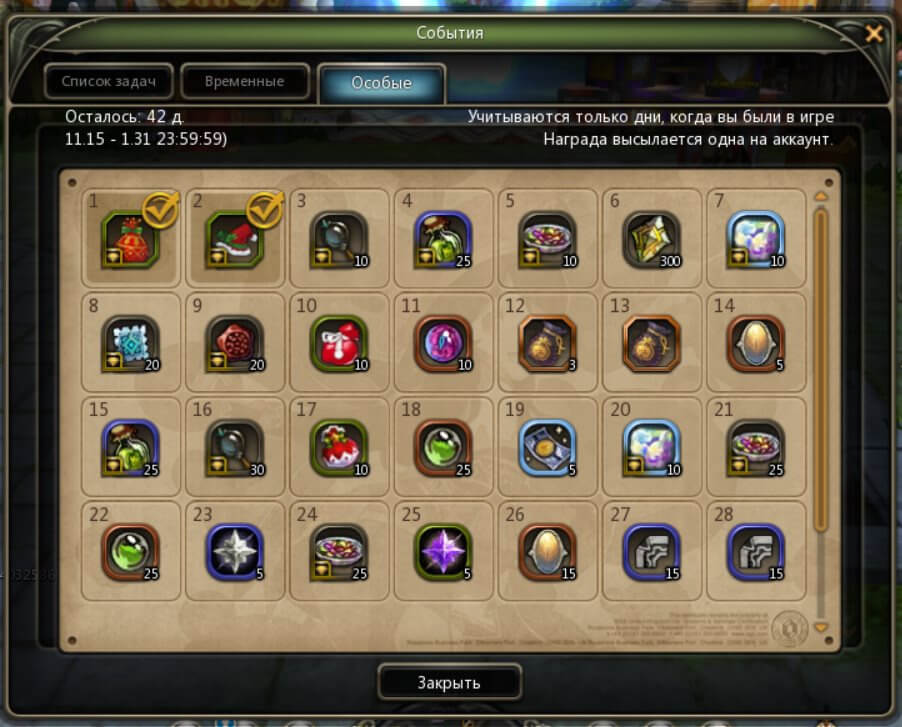902x727 pixels.
Task: Open the Временные tab
Action: coord(245,82)
